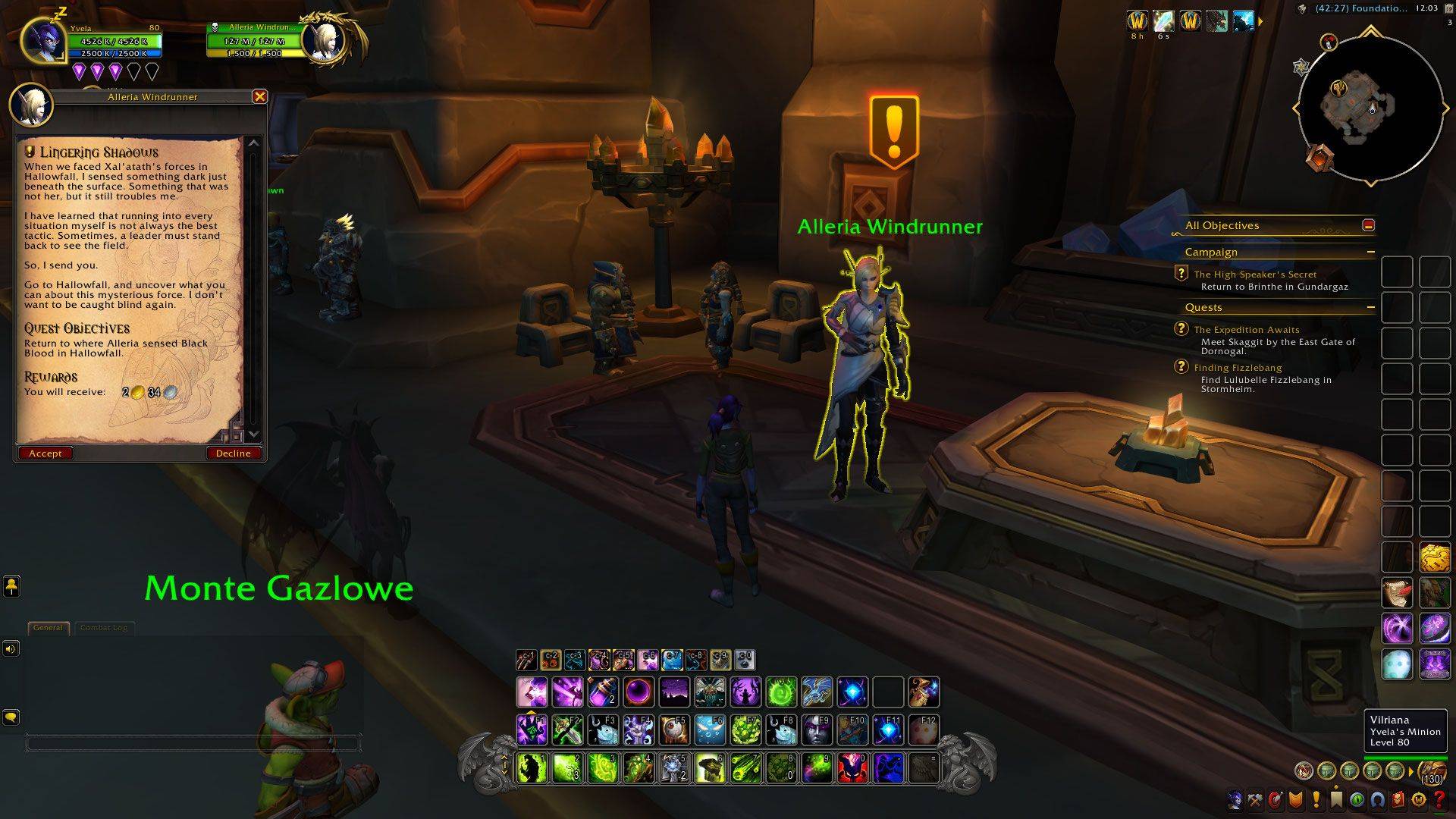
Task: Open the backpack bag showing 130
Action: [x=1431, y=772]
